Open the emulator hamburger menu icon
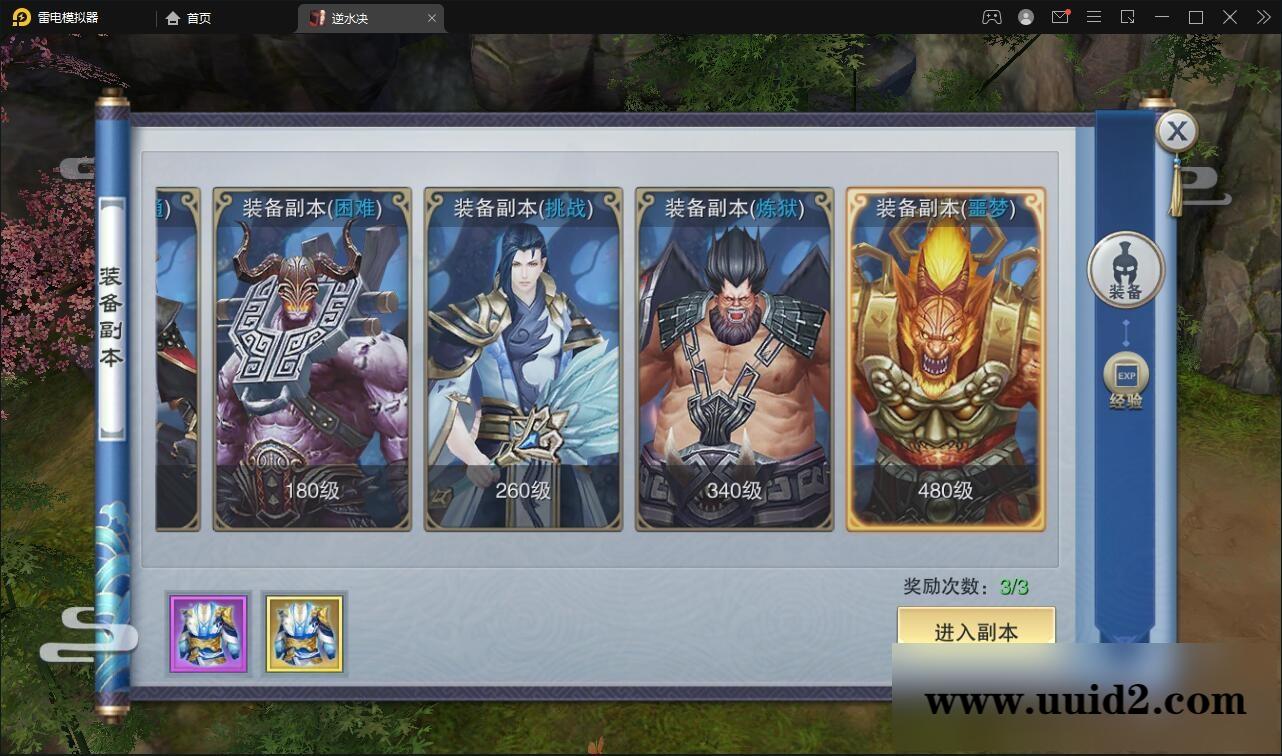1282x756 pixels. (1094, 17)
